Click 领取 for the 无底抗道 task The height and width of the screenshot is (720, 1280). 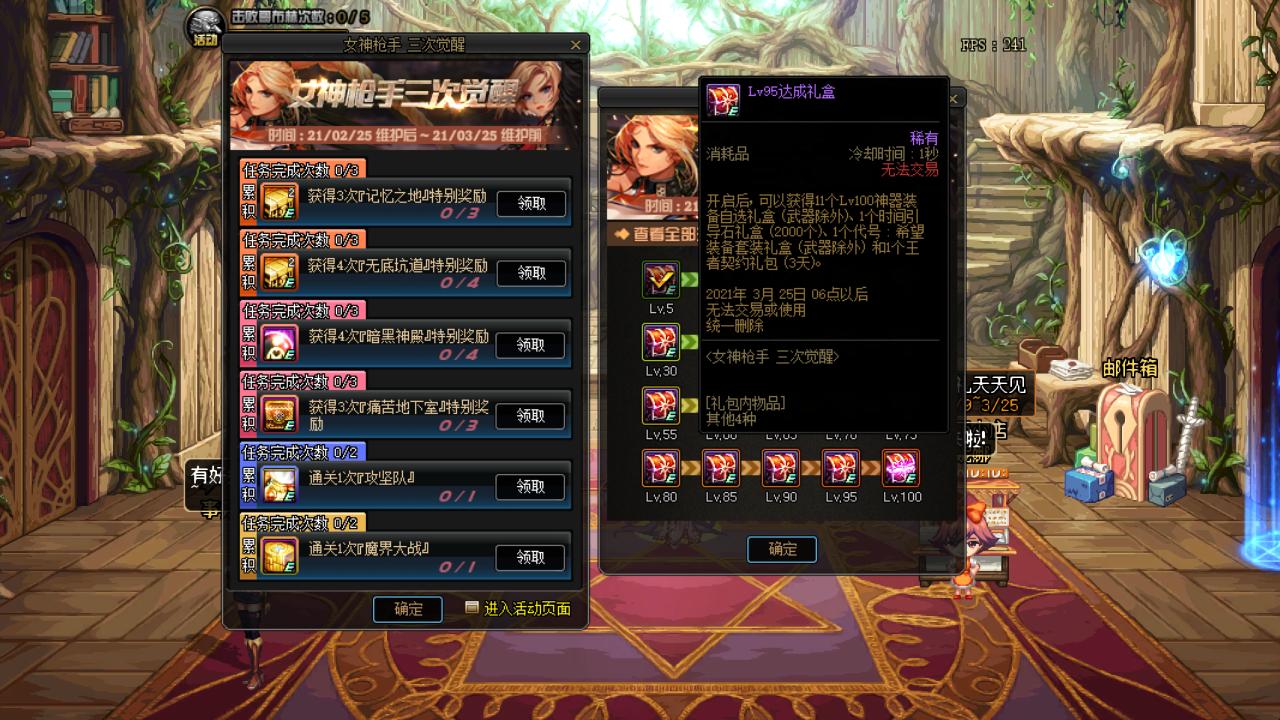tap(531, 273)
